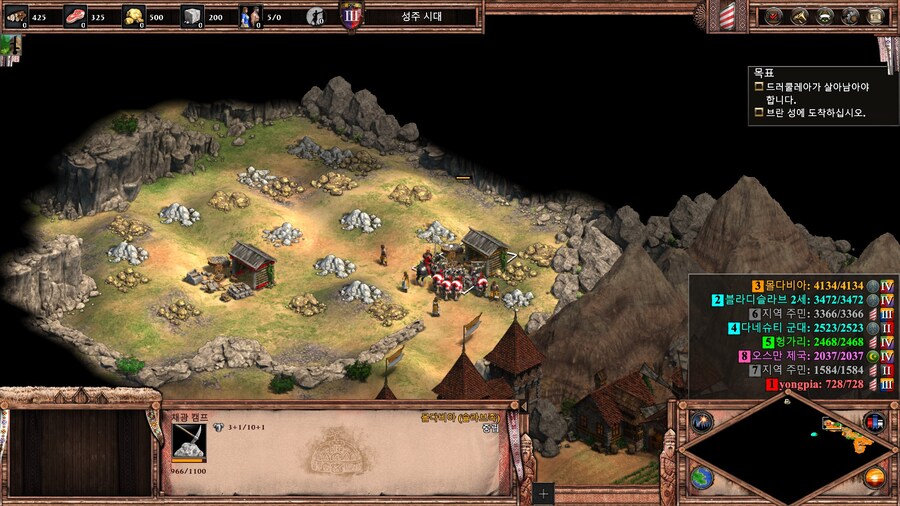Click the green-framed unit icon at top left
The height and width of the screenshot is (506, 900).
click(x=12, y=46)
